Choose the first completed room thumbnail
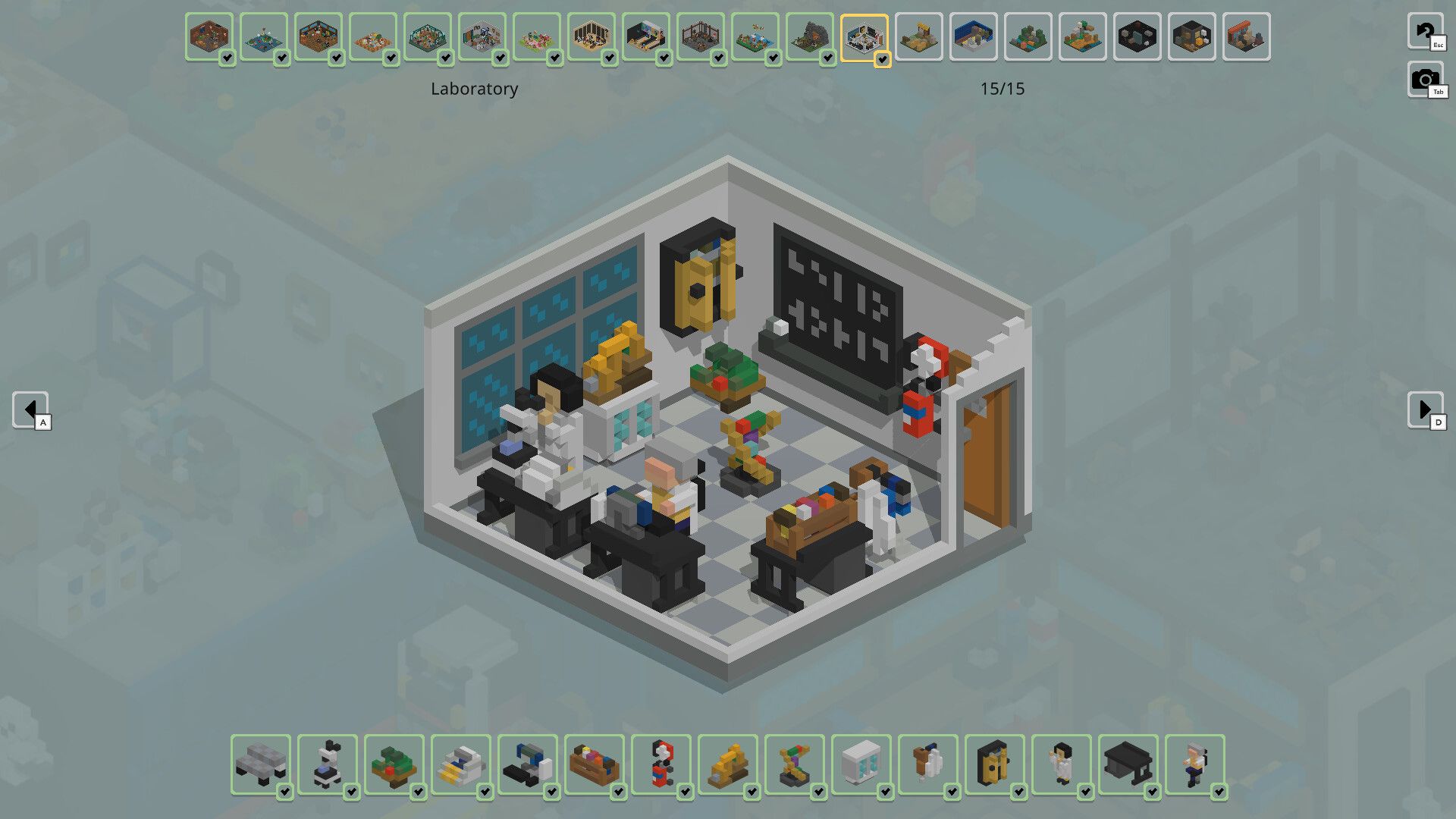 tap(209, 37)
